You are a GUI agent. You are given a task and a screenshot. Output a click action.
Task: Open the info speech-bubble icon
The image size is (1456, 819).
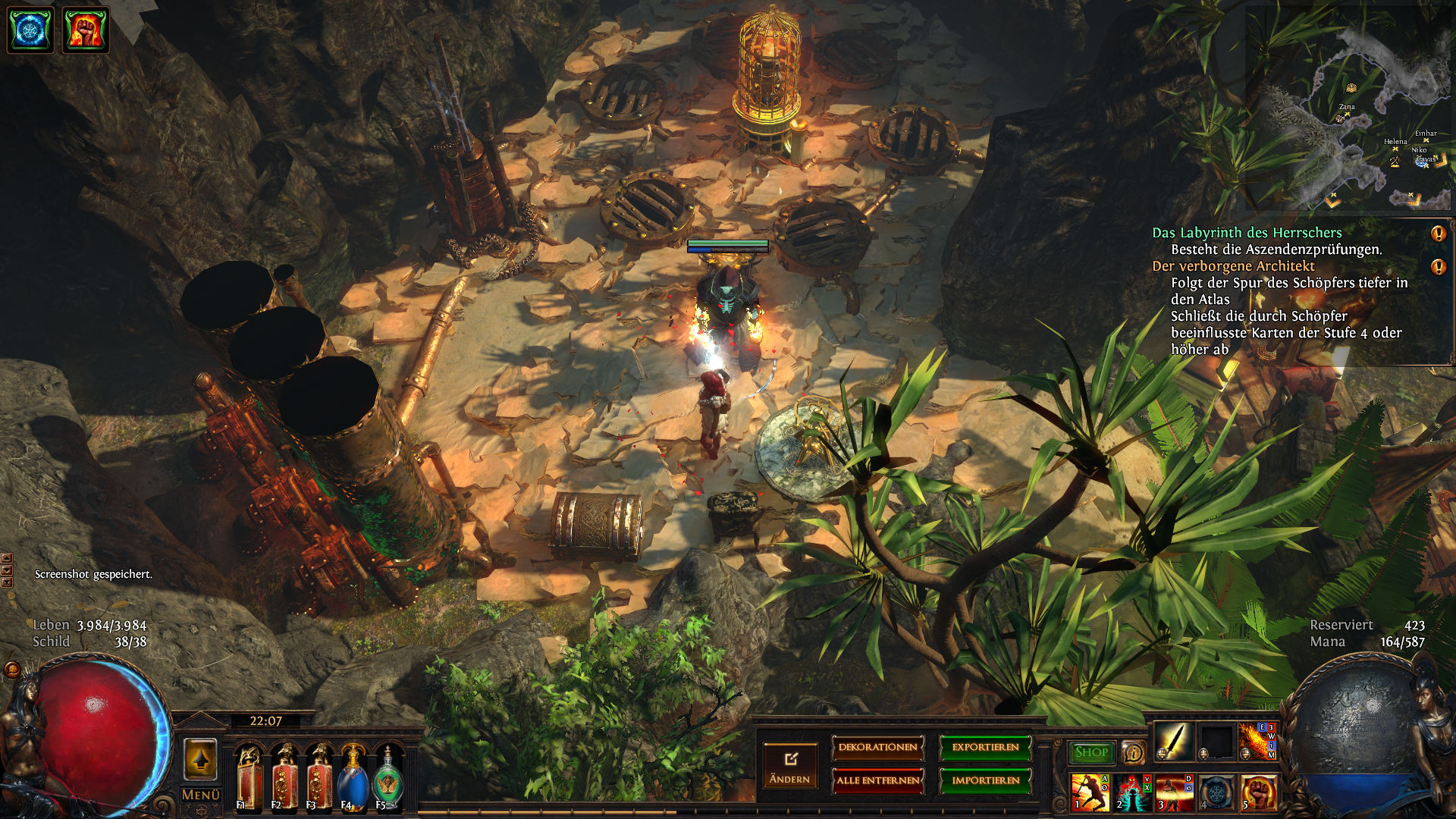(x=1133, y=752)
